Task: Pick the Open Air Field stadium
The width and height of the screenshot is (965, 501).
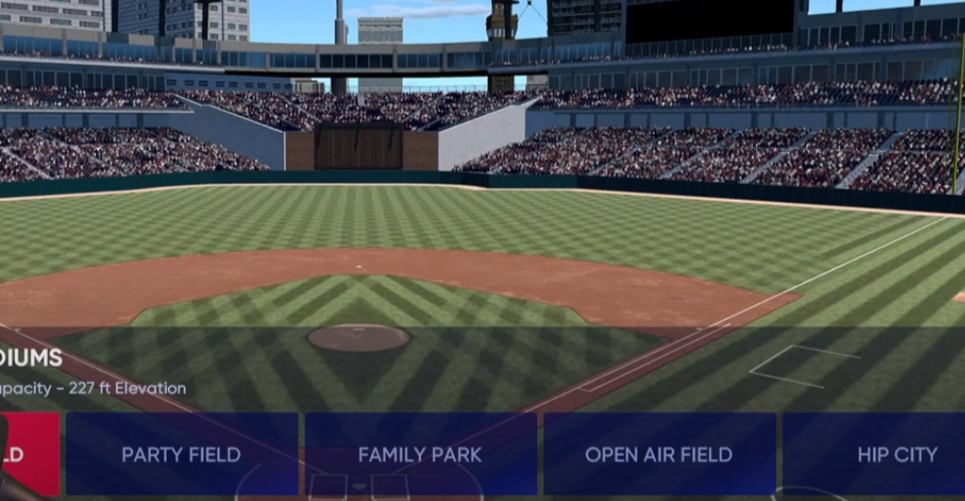Action: pos(659,455)
